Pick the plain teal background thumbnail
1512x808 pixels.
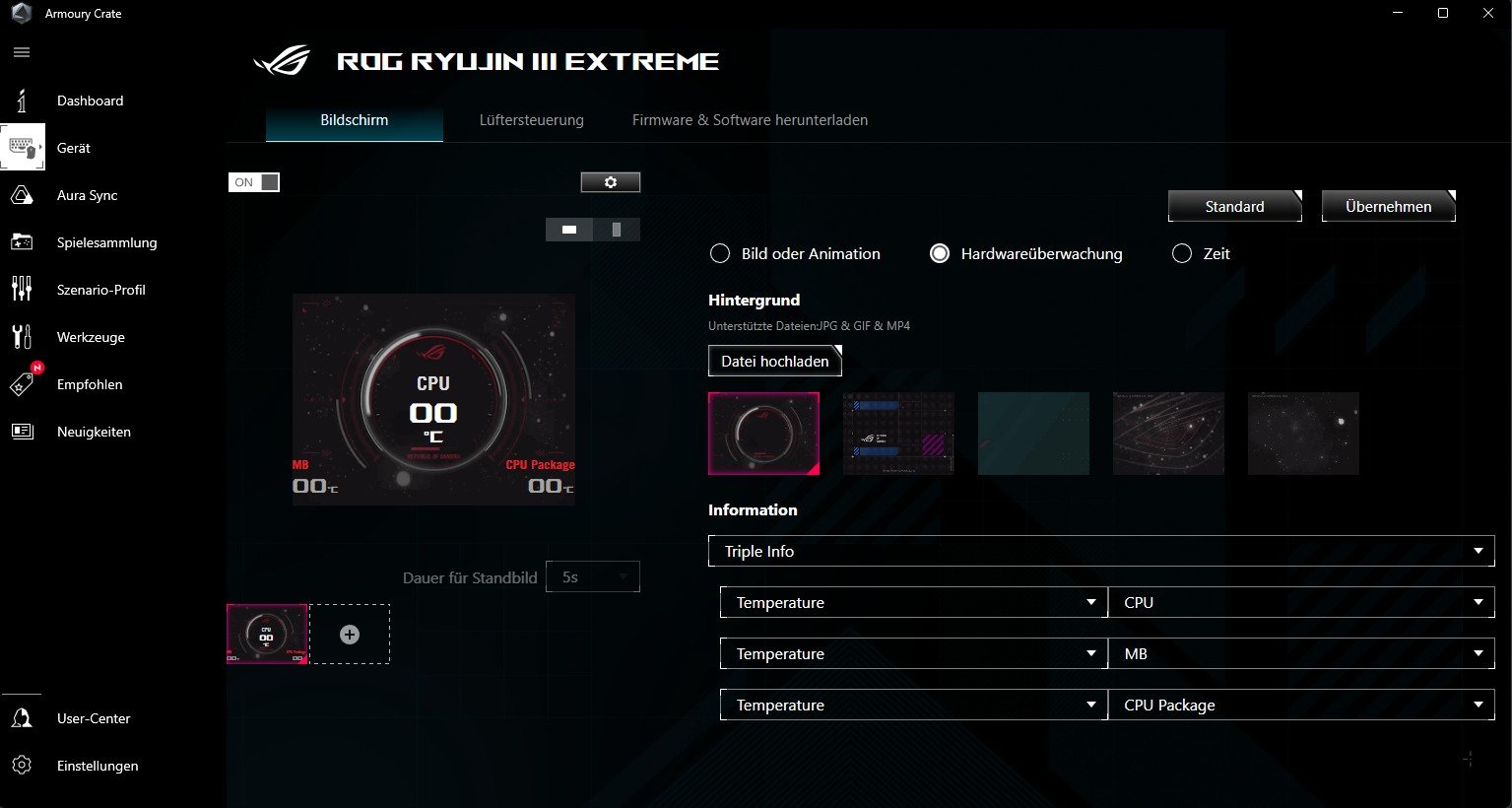tap(1033, 434)
